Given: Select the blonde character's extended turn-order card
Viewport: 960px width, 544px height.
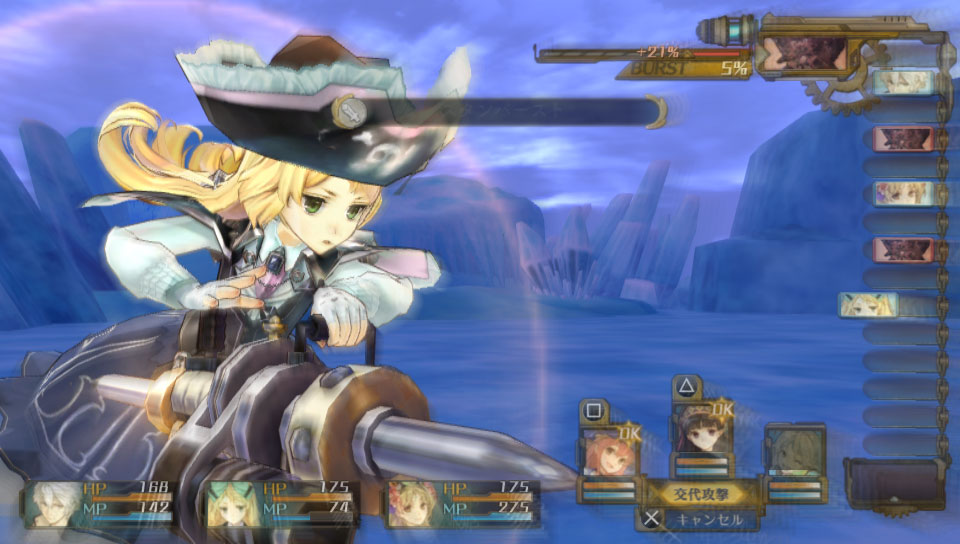Looking at the screenshot, I should click(x=870, y=304).
